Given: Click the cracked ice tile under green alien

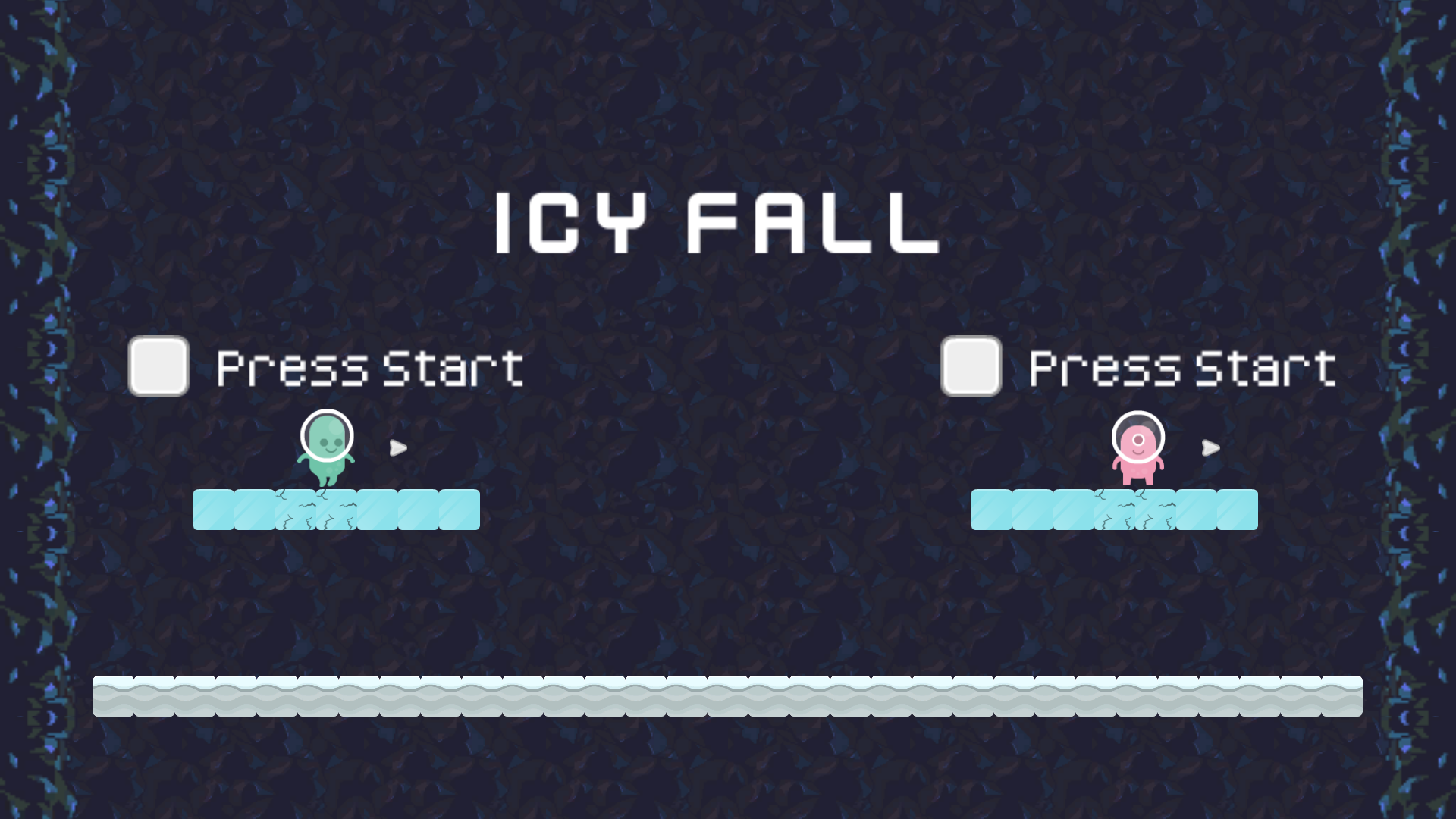Looking at the screenshot, I should click(x=318, y=510).
